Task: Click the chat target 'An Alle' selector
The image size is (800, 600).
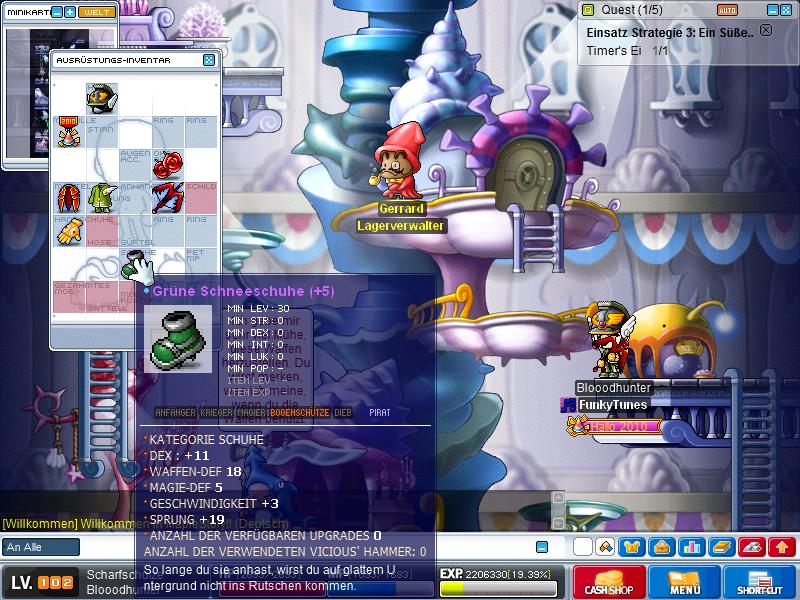Action: click(x=41, y=547)
